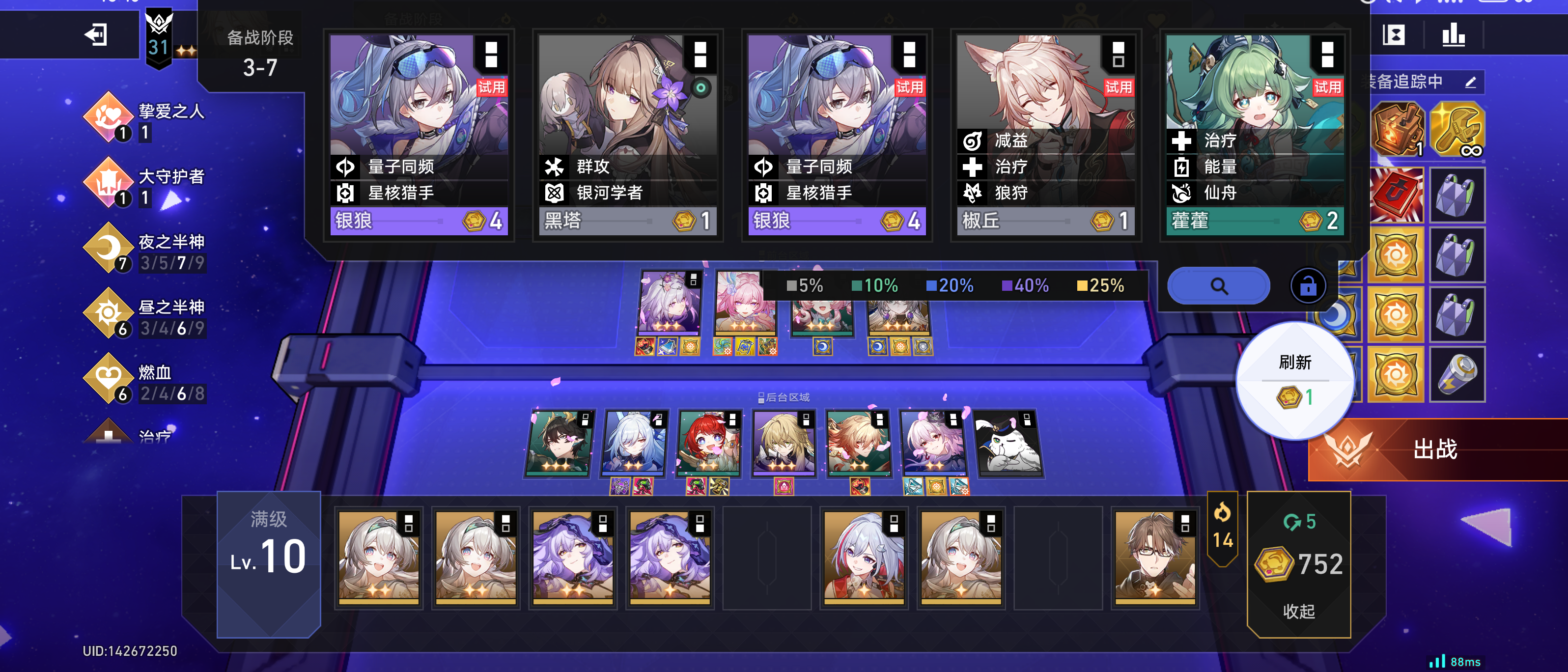Click the exit arrow to leave the stage

click(97, 35)
